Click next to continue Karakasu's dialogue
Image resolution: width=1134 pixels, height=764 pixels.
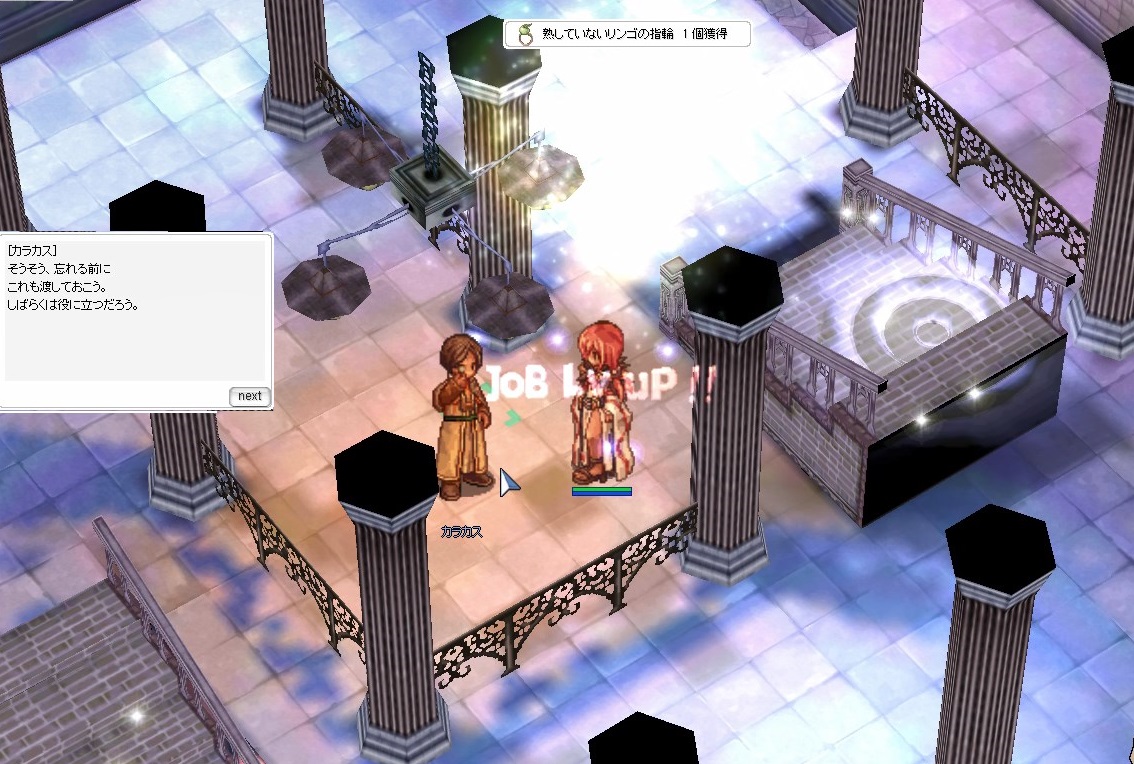point(250,396)
